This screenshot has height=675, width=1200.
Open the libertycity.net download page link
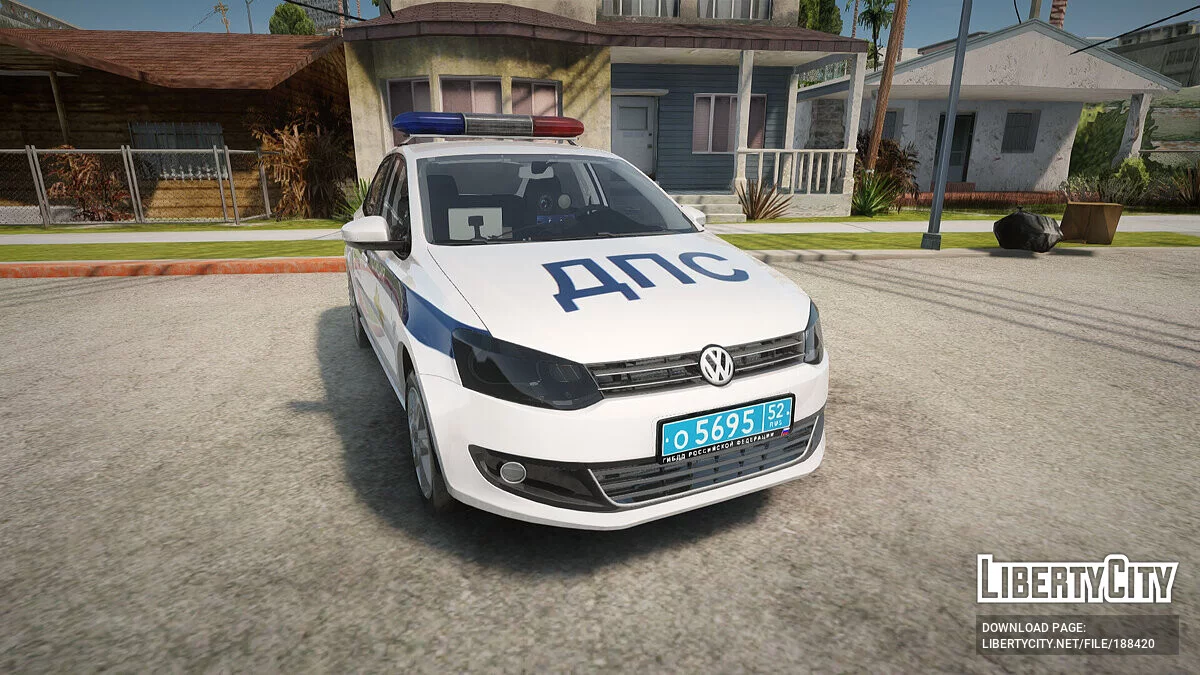1068,644
